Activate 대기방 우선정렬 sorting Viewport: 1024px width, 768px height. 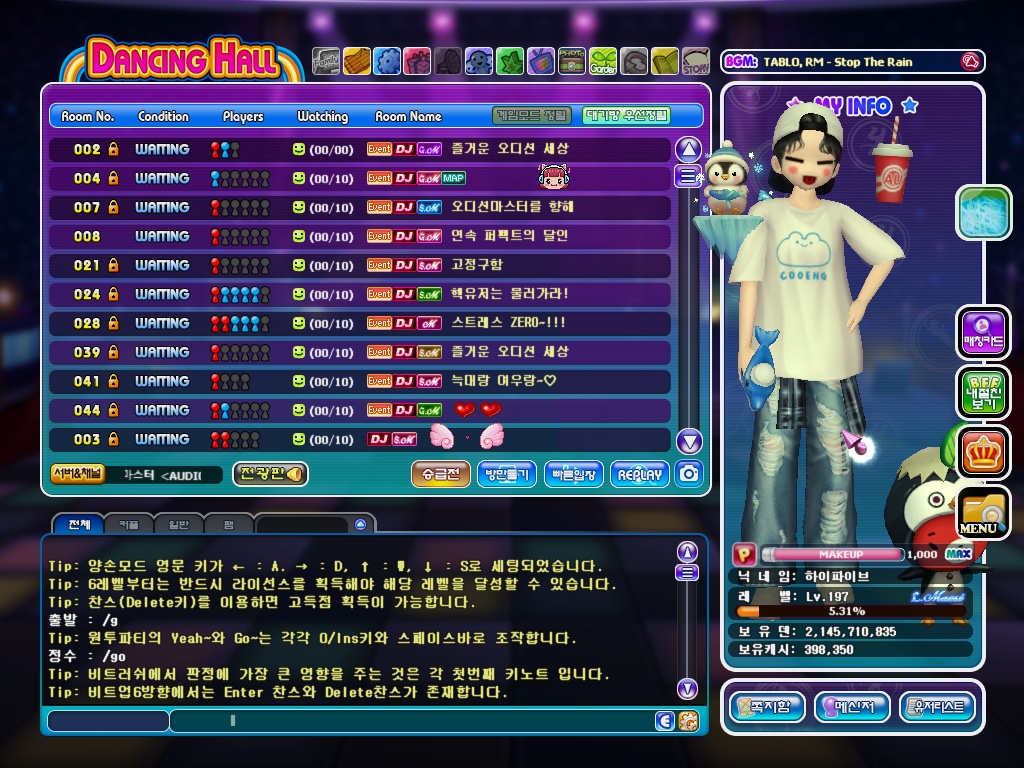[627, 116]
